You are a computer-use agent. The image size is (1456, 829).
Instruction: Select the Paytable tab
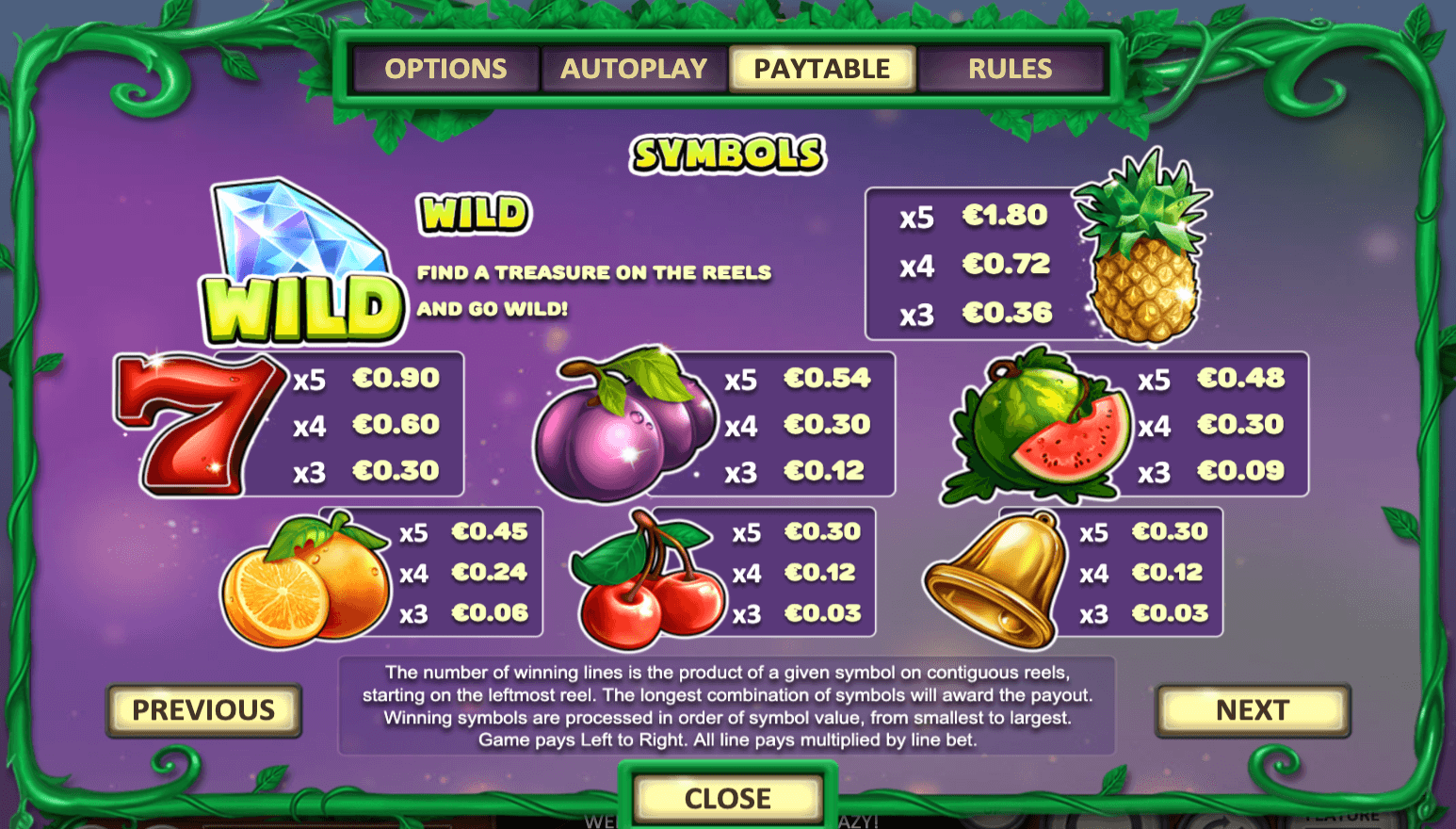tap(821, 69)
